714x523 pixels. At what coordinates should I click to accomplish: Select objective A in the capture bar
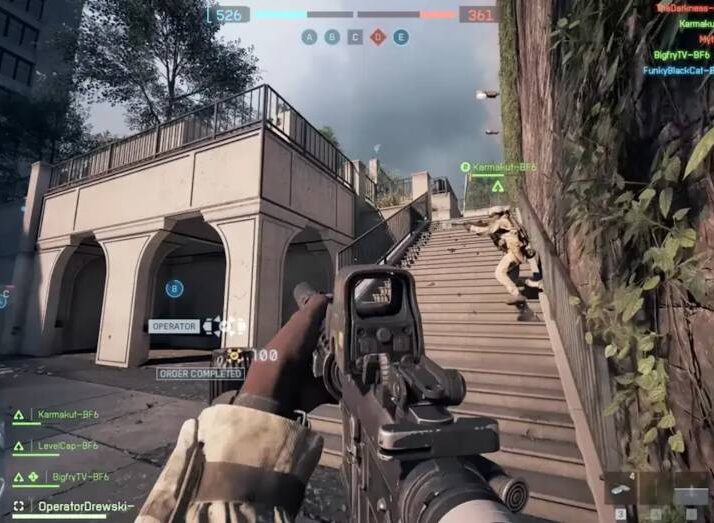tap(309, 37)
